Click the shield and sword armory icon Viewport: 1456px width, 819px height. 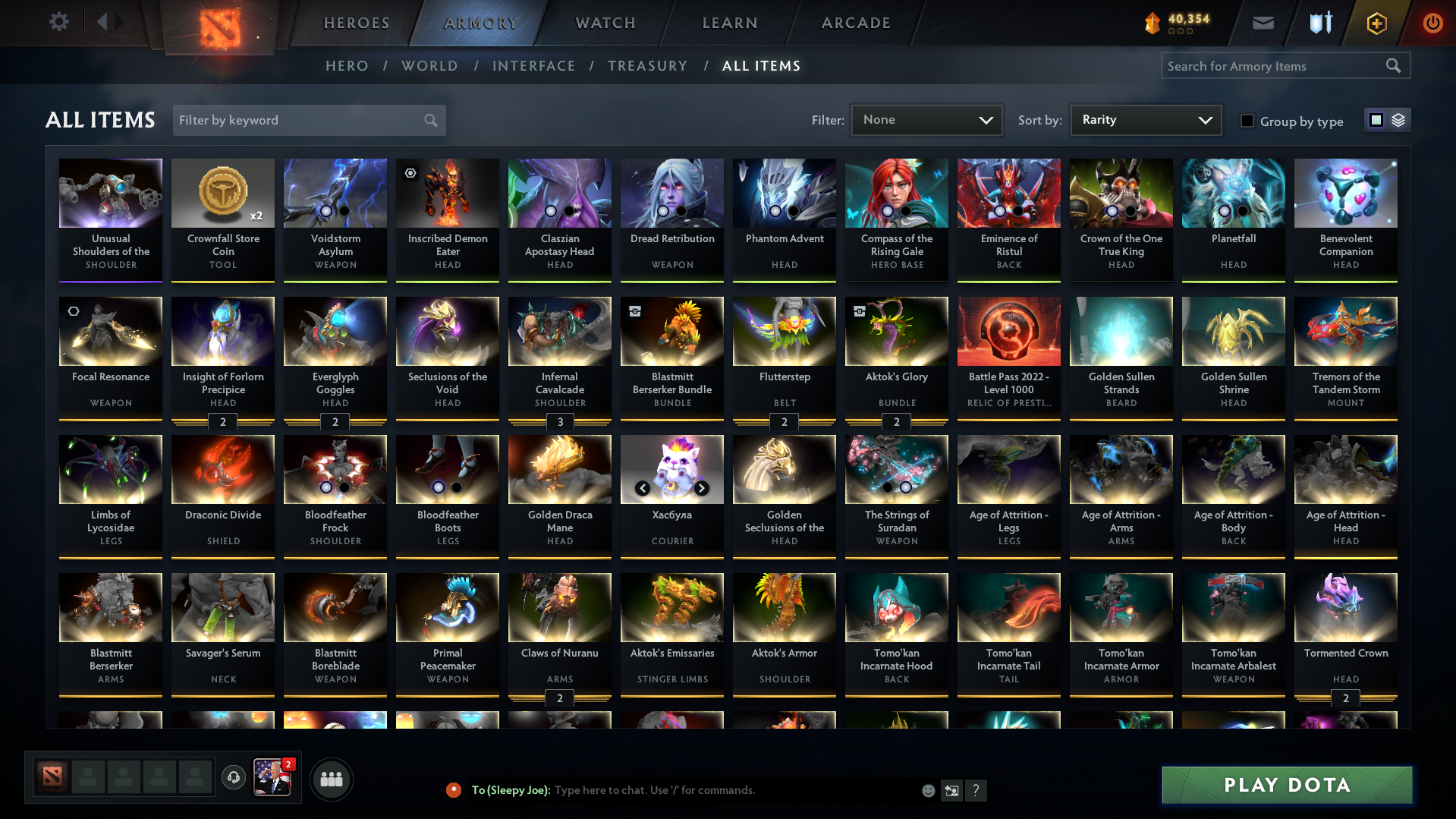(x=1319, y=23)
